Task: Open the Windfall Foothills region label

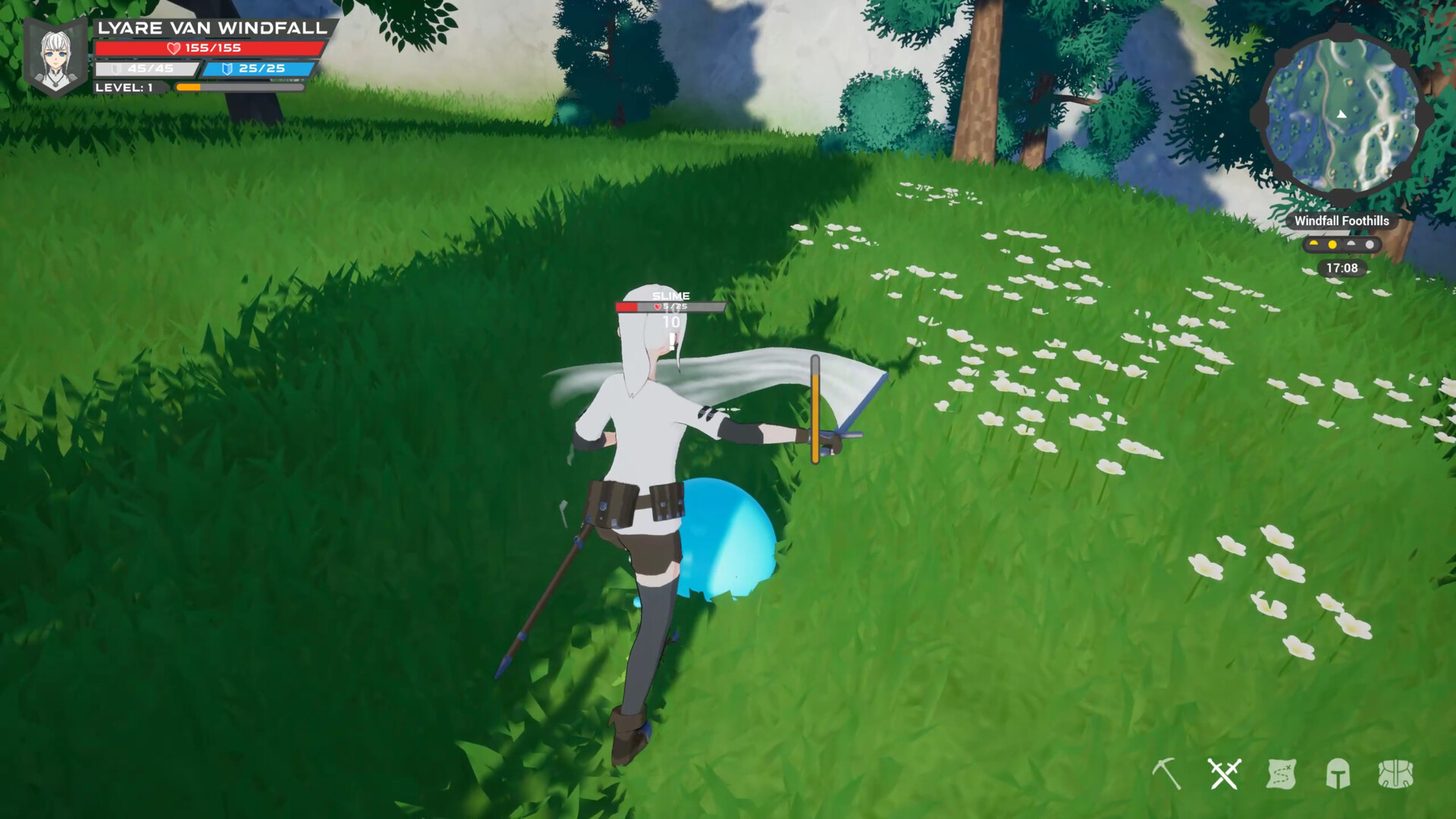Action: tap(1342, 221)
